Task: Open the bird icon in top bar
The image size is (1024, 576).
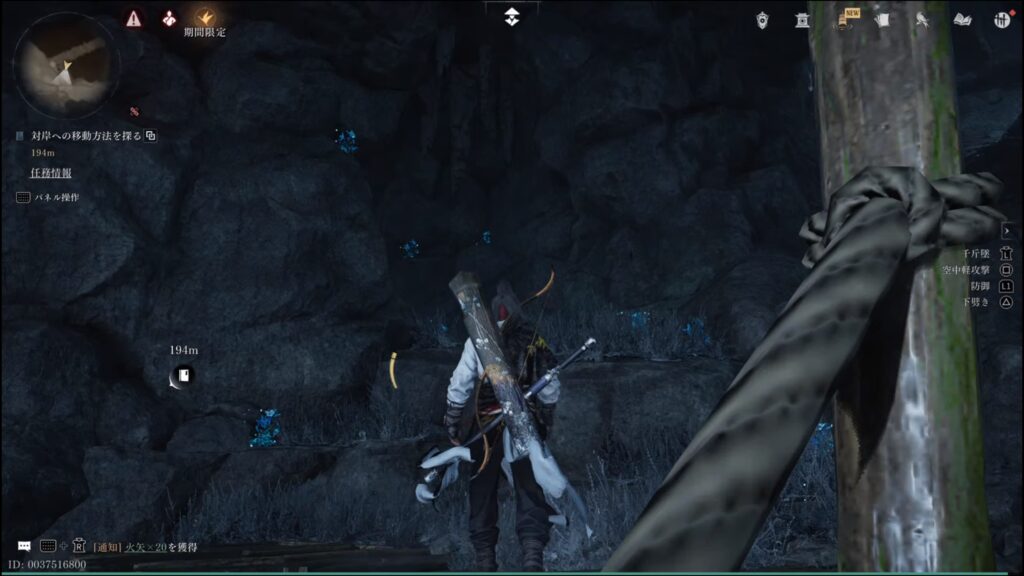Action: coord(922,20)
